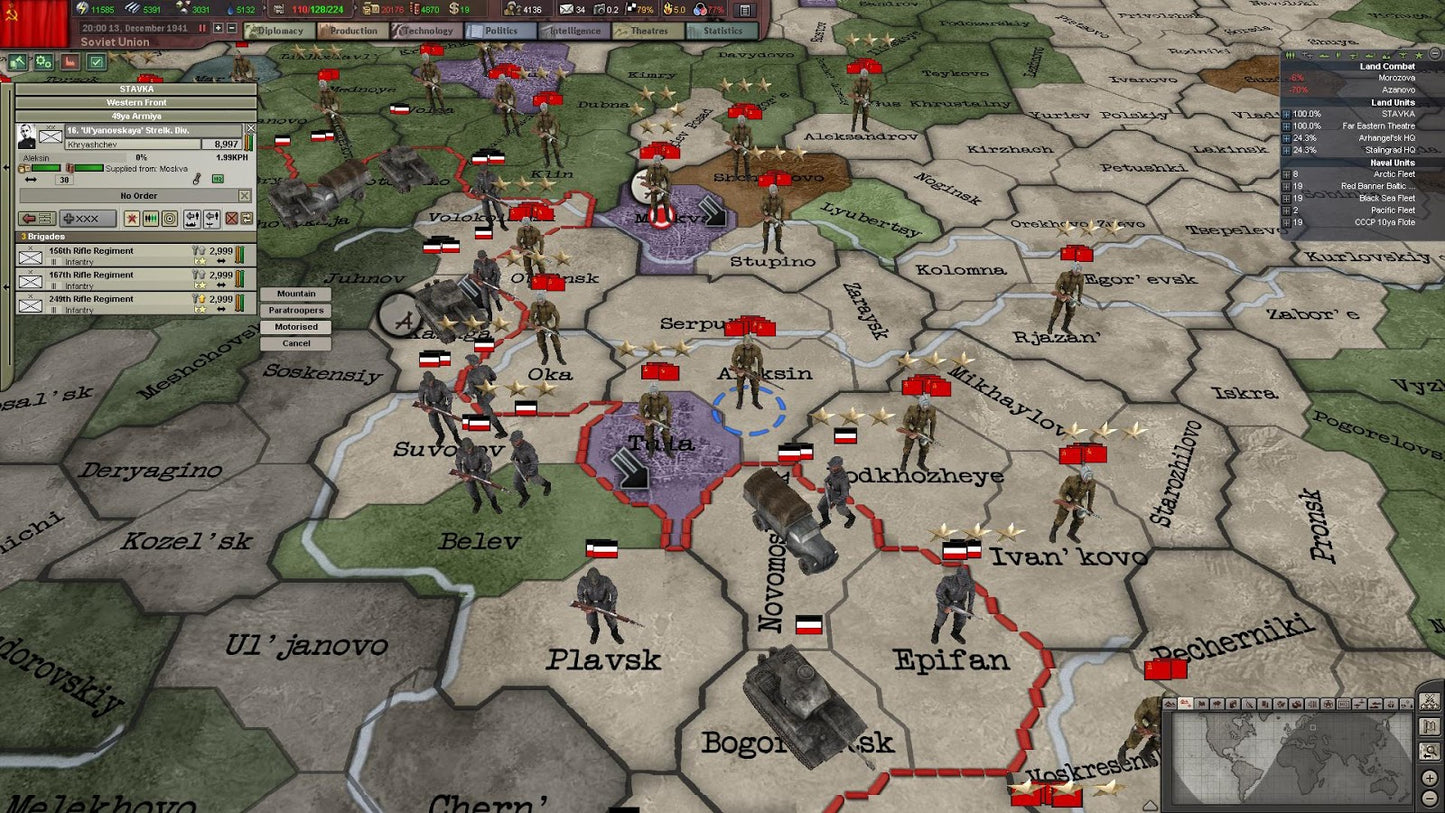Zoom in with the minimap plus button
Screen dimensions: 1445x813
1430,778
